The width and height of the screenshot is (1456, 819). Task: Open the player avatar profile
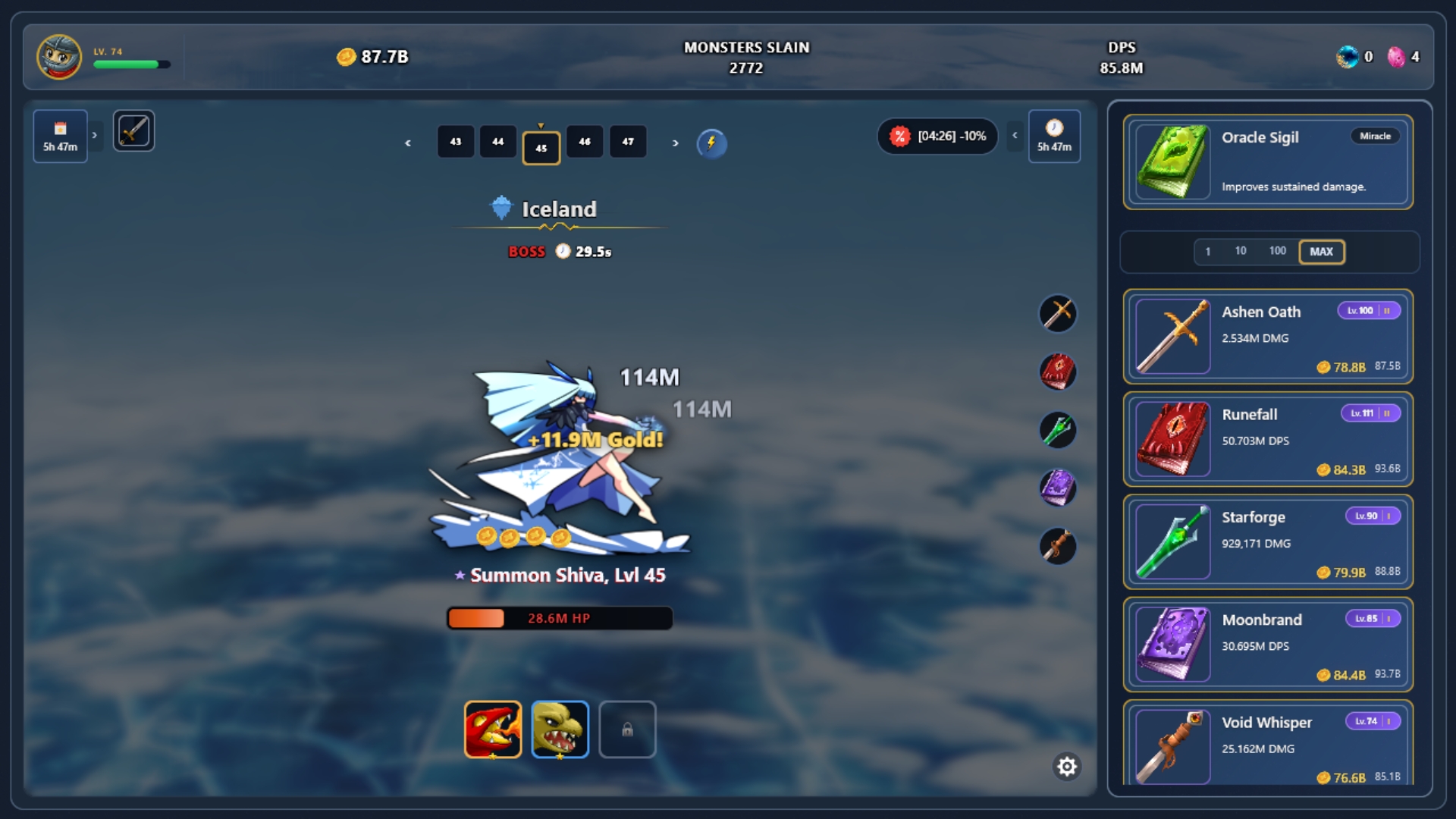point(59,57)
